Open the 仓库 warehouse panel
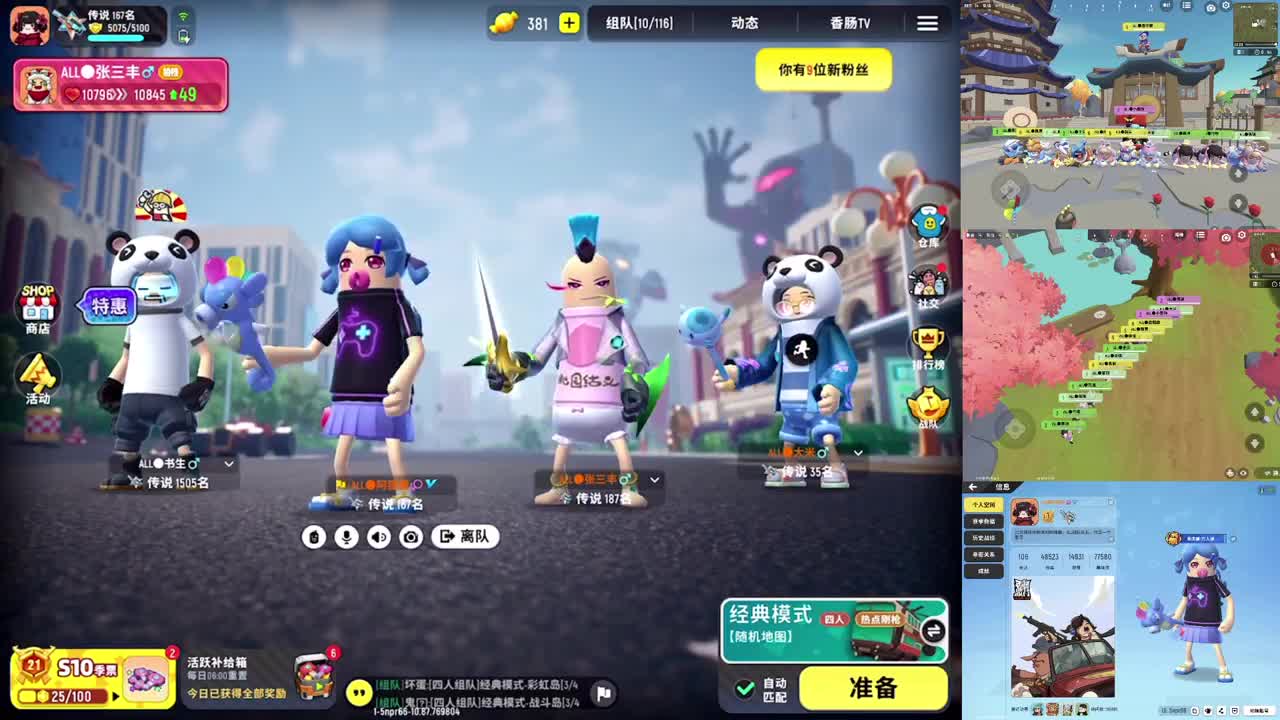This screenshot has height=720, width=1280. click(x=929, y=220)
